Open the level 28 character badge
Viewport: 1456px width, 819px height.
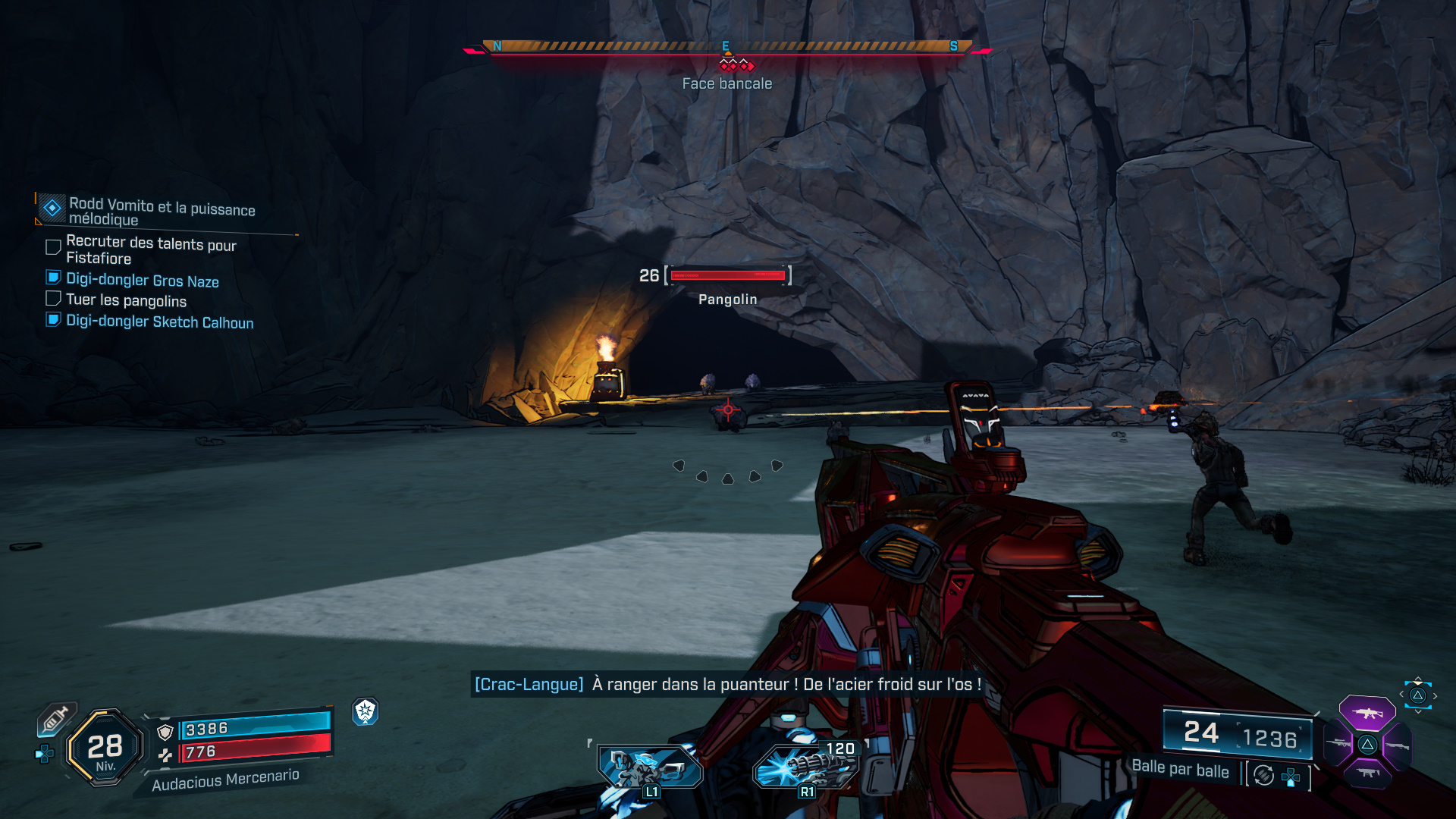[105, 748]
